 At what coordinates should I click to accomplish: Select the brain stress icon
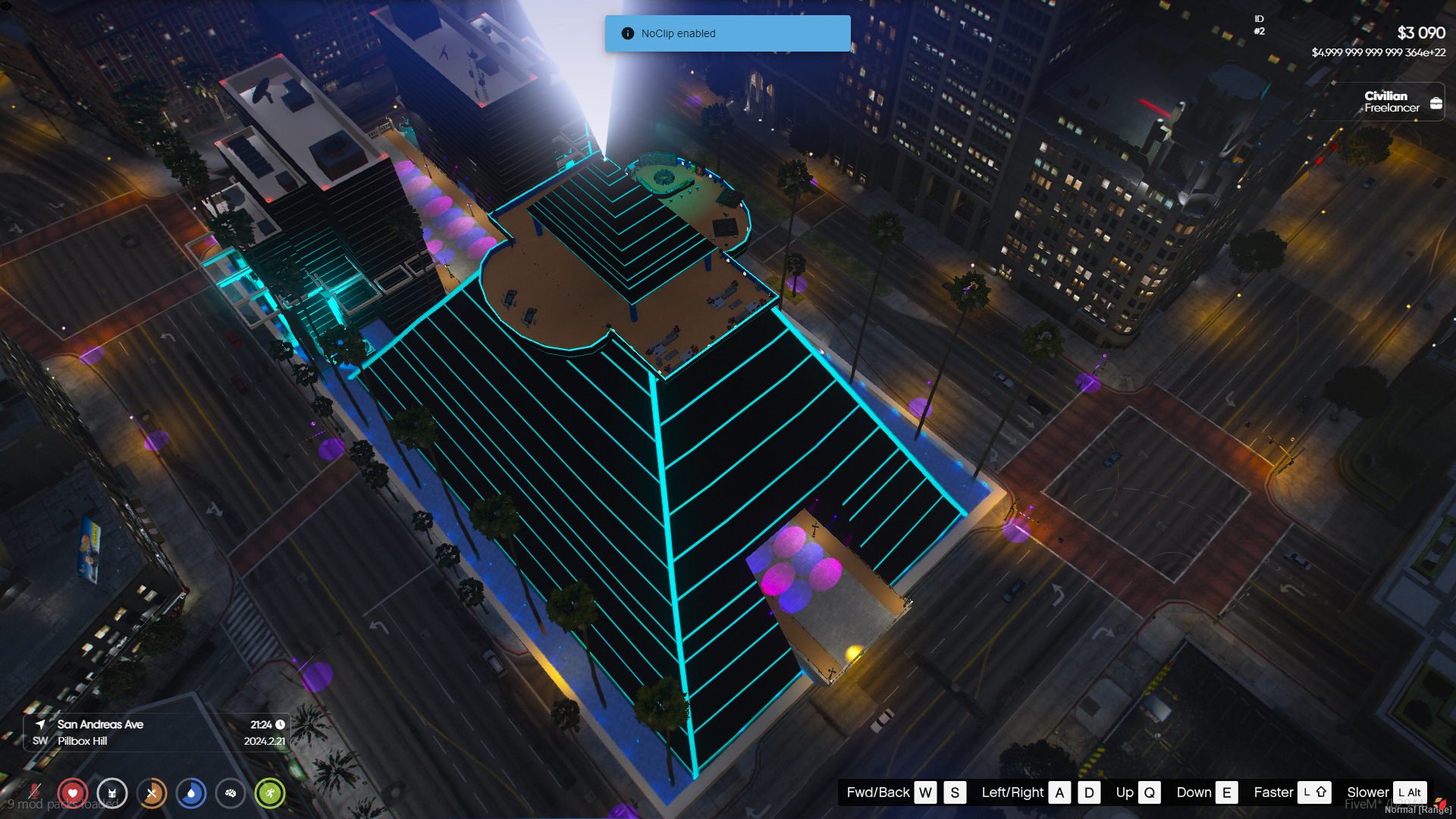coord(231,793)
